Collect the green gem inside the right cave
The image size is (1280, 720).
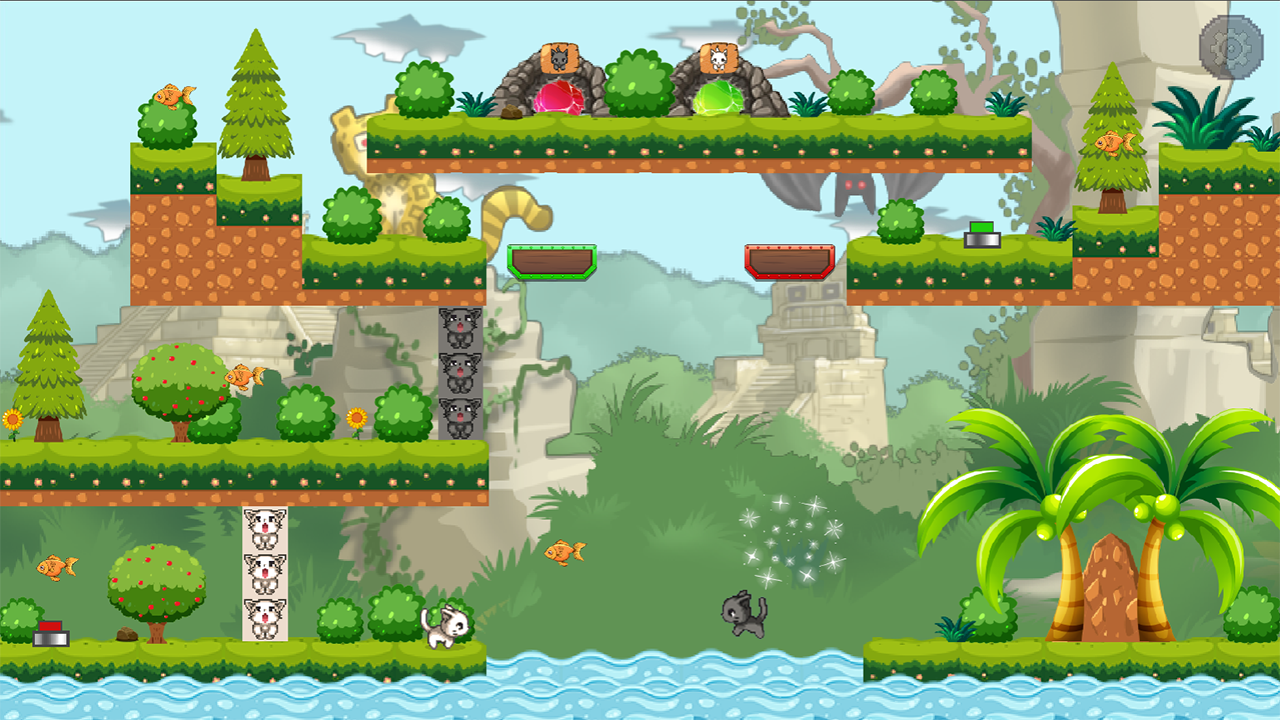click(719, 97)
